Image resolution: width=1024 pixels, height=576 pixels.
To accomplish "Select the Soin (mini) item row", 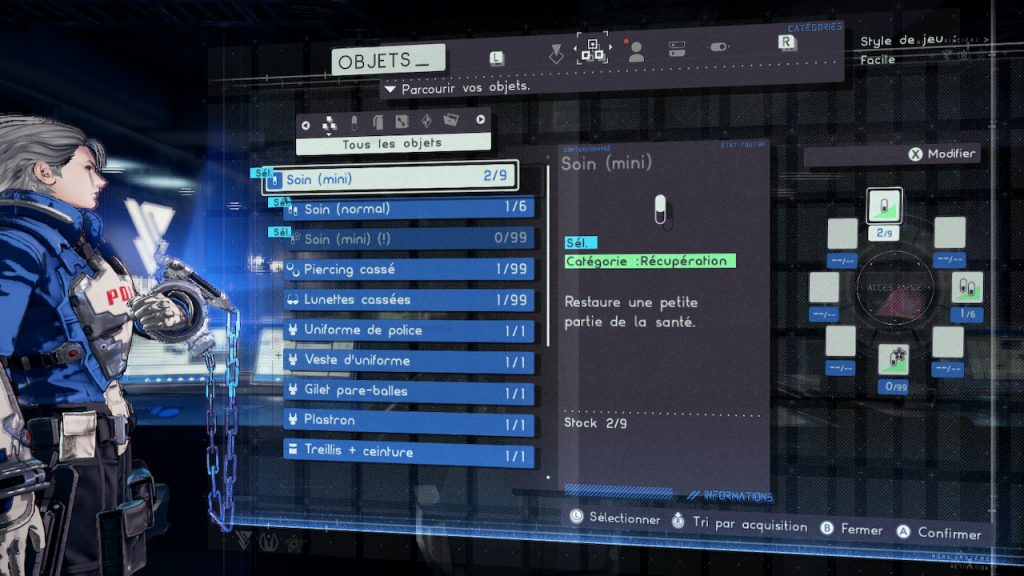I will click(390, 179).
